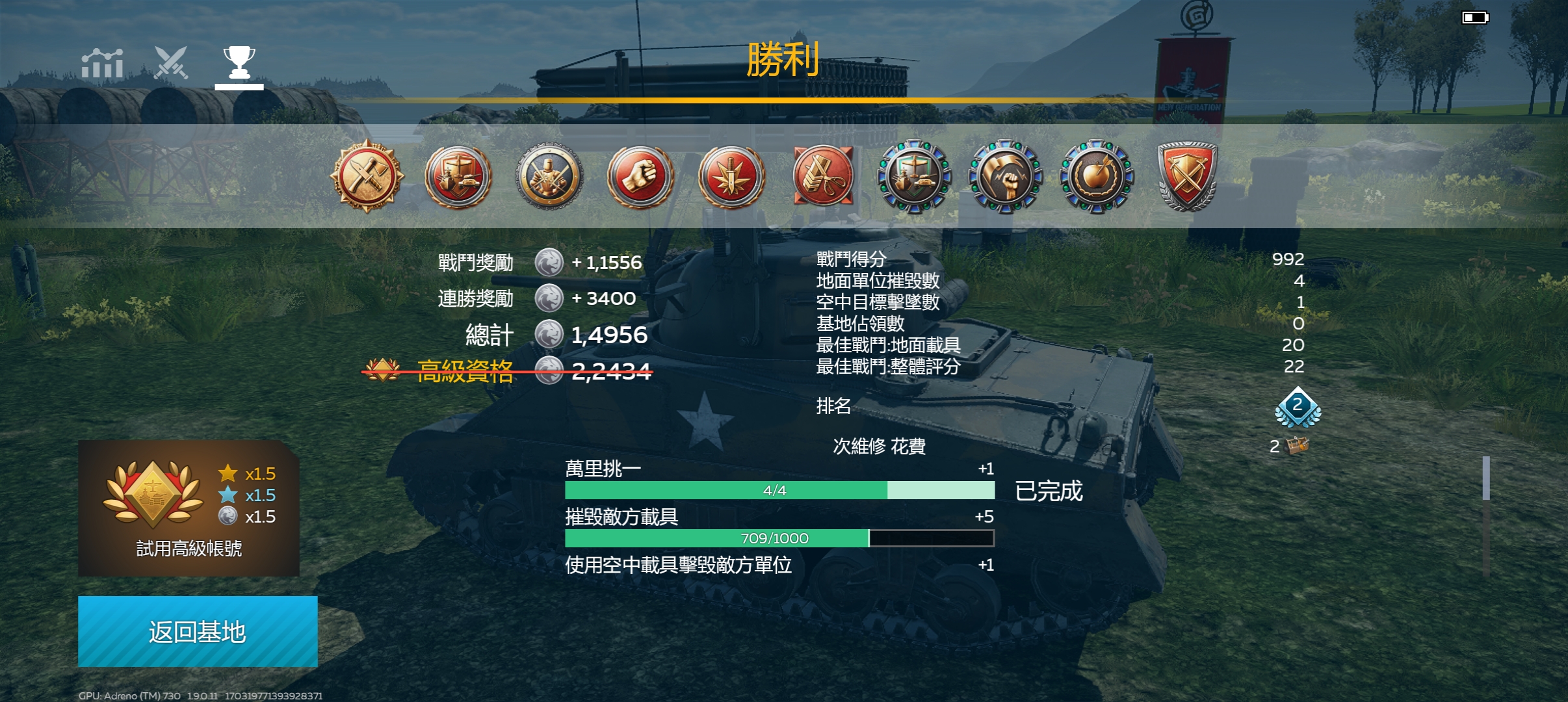Click the mission list scrollbar
The height and width of the screenshot is (702, 1568).
point(1485,478)
